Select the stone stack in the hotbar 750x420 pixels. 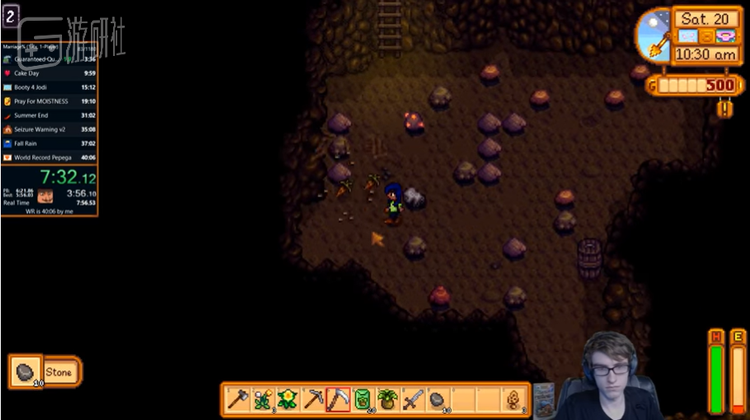[x=438, y=399]
